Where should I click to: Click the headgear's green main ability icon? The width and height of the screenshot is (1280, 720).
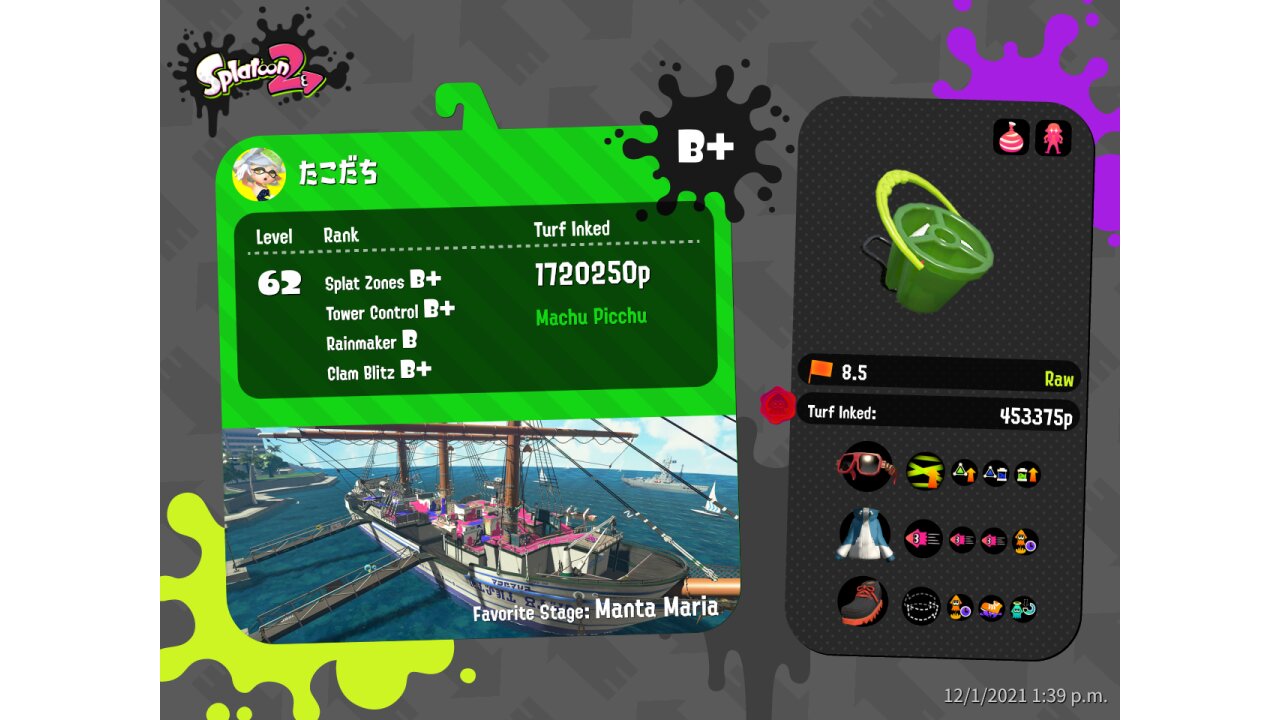tap(925, 471)
